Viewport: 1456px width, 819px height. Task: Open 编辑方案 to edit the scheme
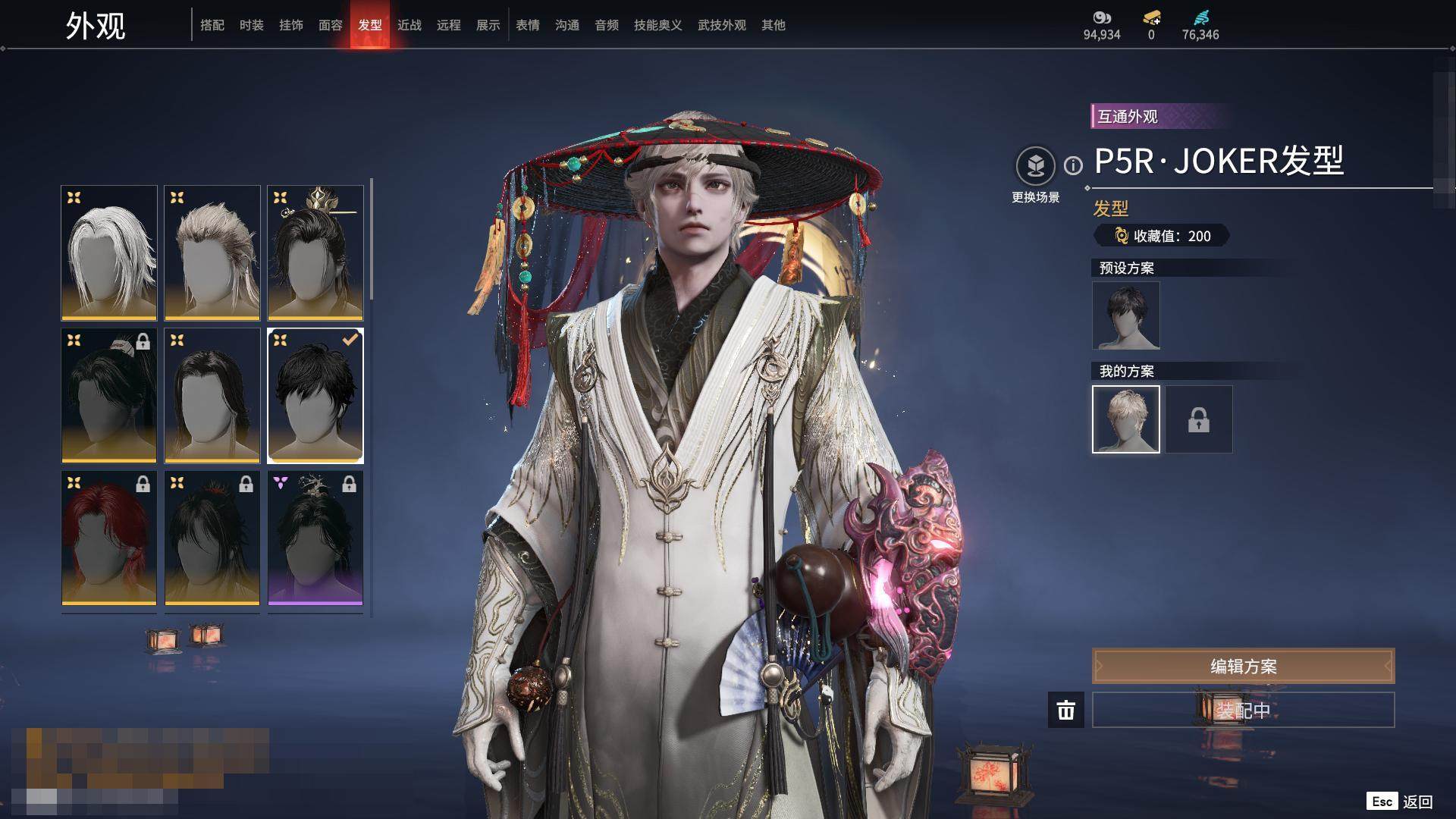(1243, 666)
